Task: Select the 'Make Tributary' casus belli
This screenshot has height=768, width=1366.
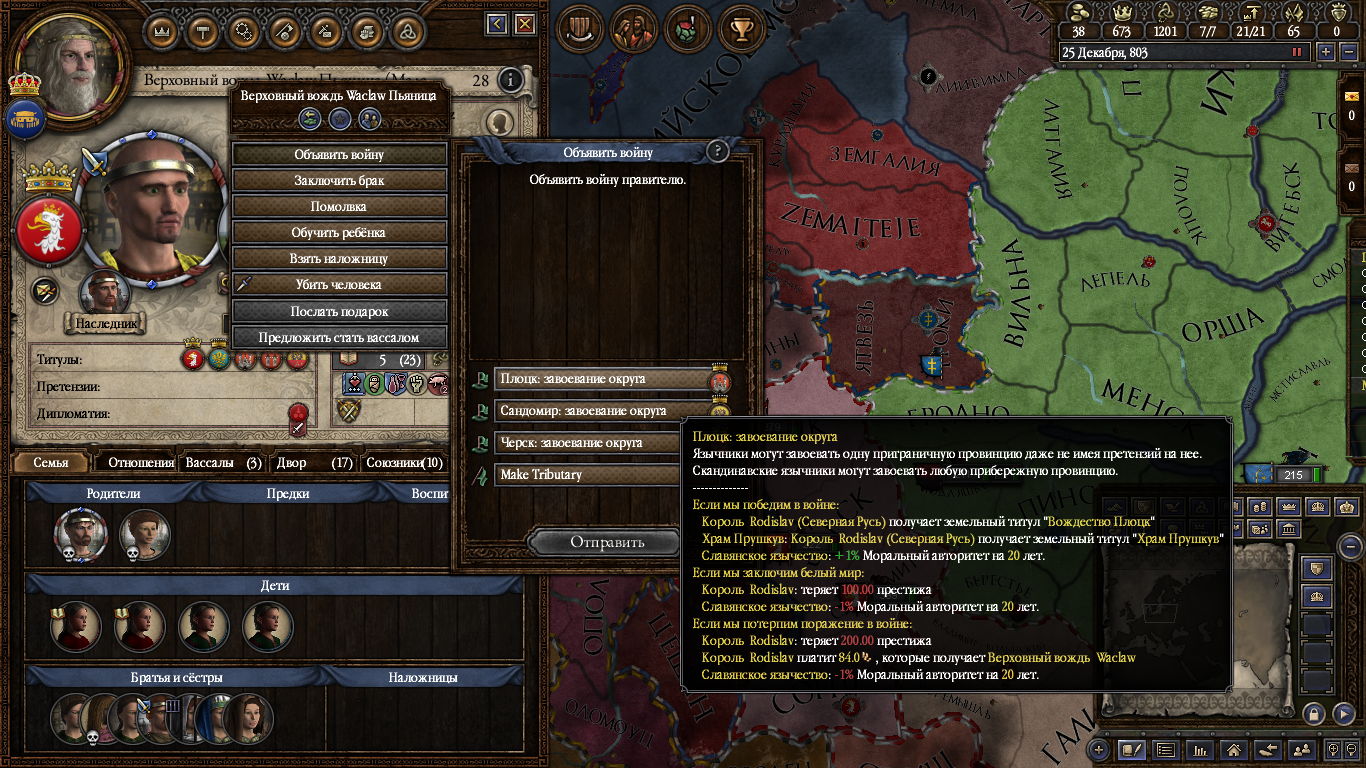Action: (590, 475)
